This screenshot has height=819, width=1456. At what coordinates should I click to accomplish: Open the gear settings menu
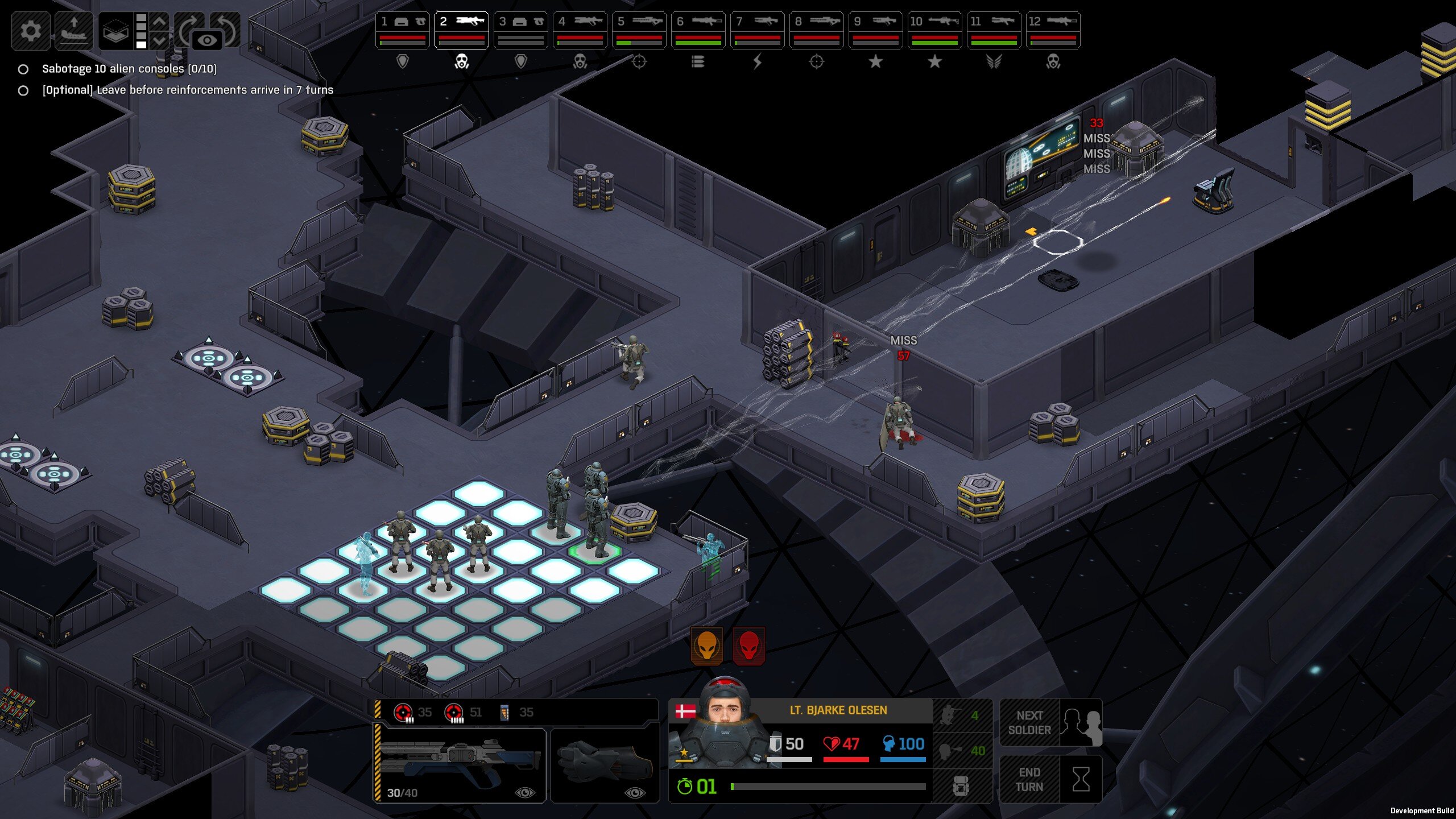point(31,30)
